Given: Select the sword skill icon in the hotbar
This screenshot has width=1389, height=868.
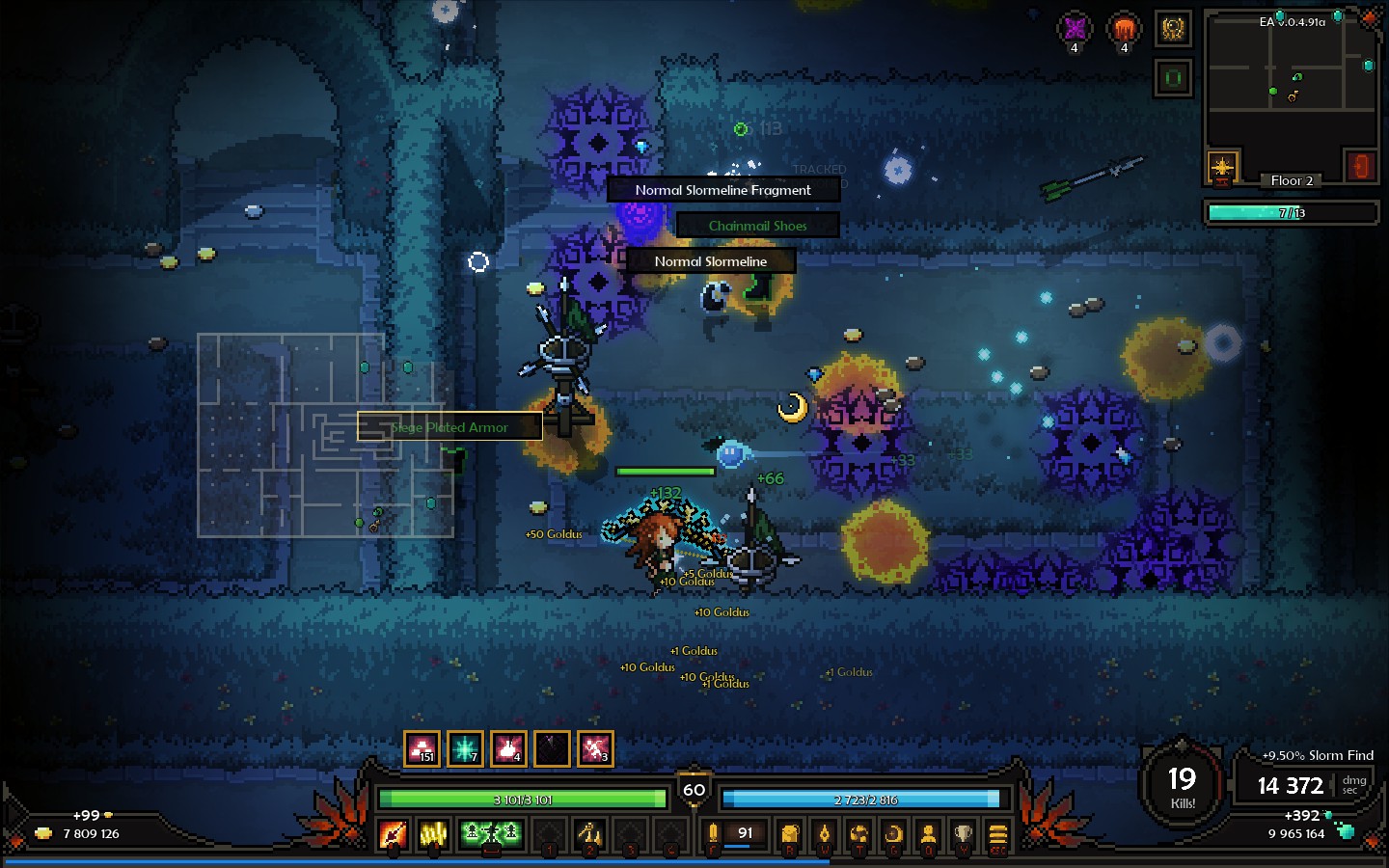Looking at the screenshot, I should (393, 833).
